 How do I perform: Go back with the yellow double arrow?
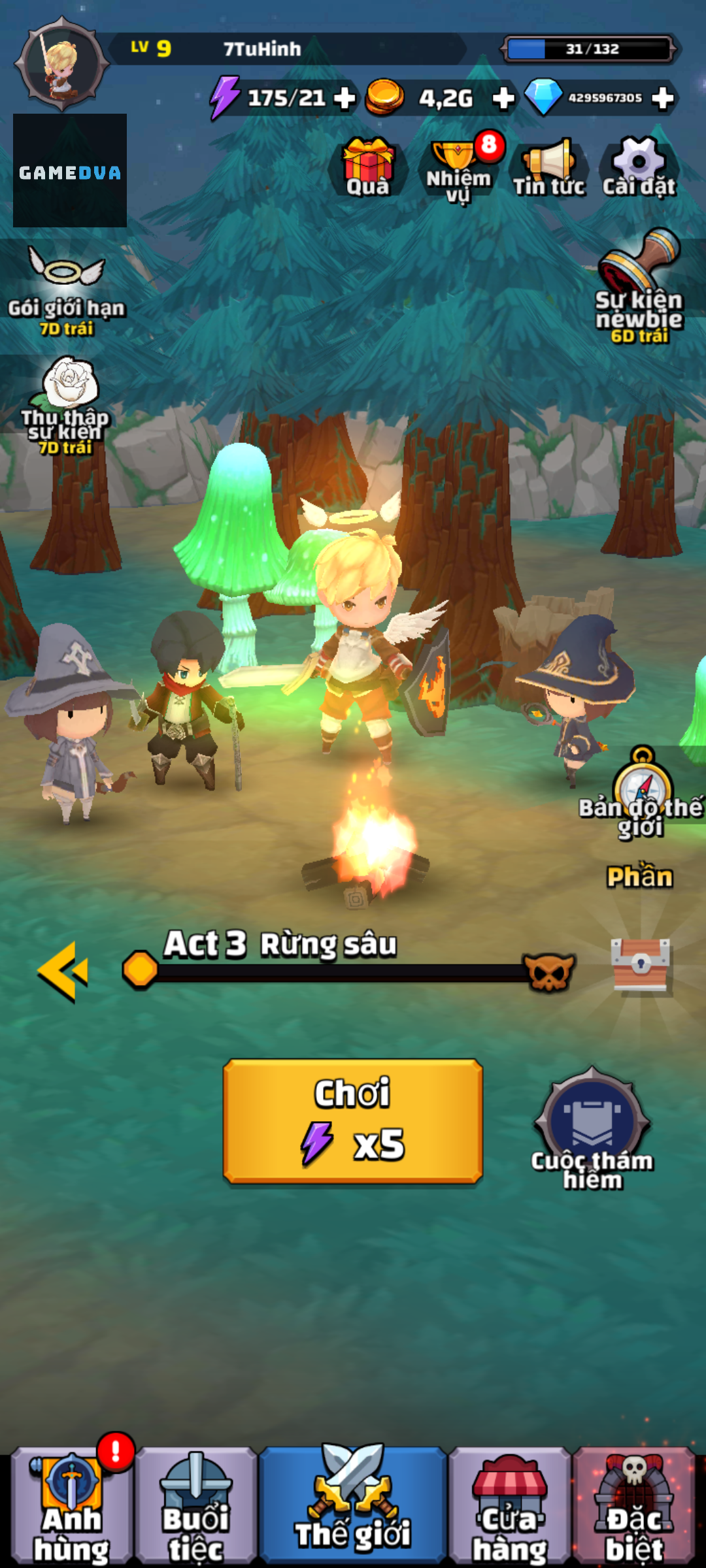[x=63, y=972]
